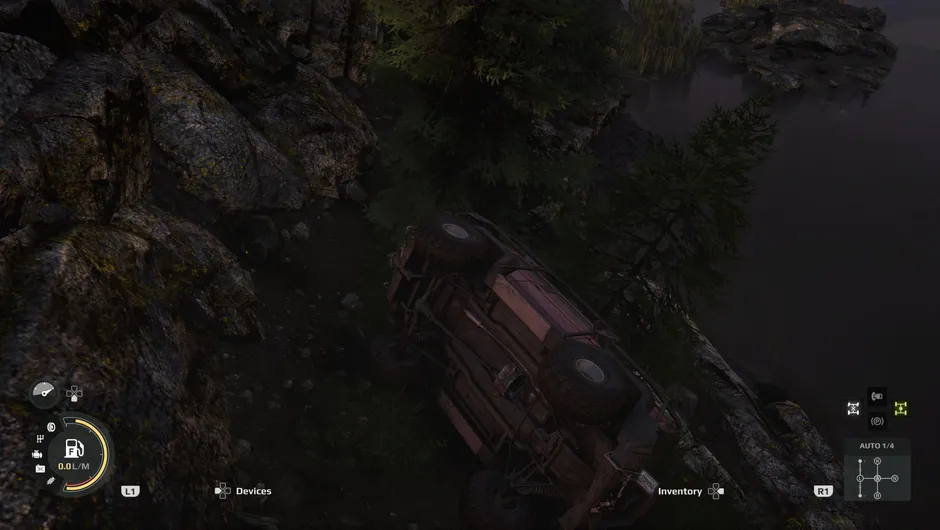940x530 pixels.
Task: Open the Devices menu
Action: [243, 491]
